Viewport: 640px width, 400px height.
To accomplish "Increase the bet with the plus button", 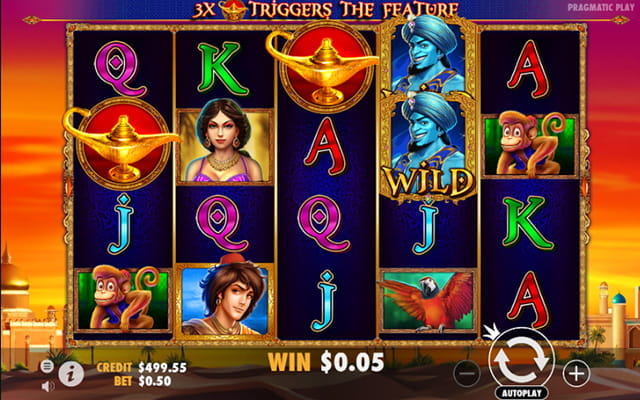I will (576, 373).
